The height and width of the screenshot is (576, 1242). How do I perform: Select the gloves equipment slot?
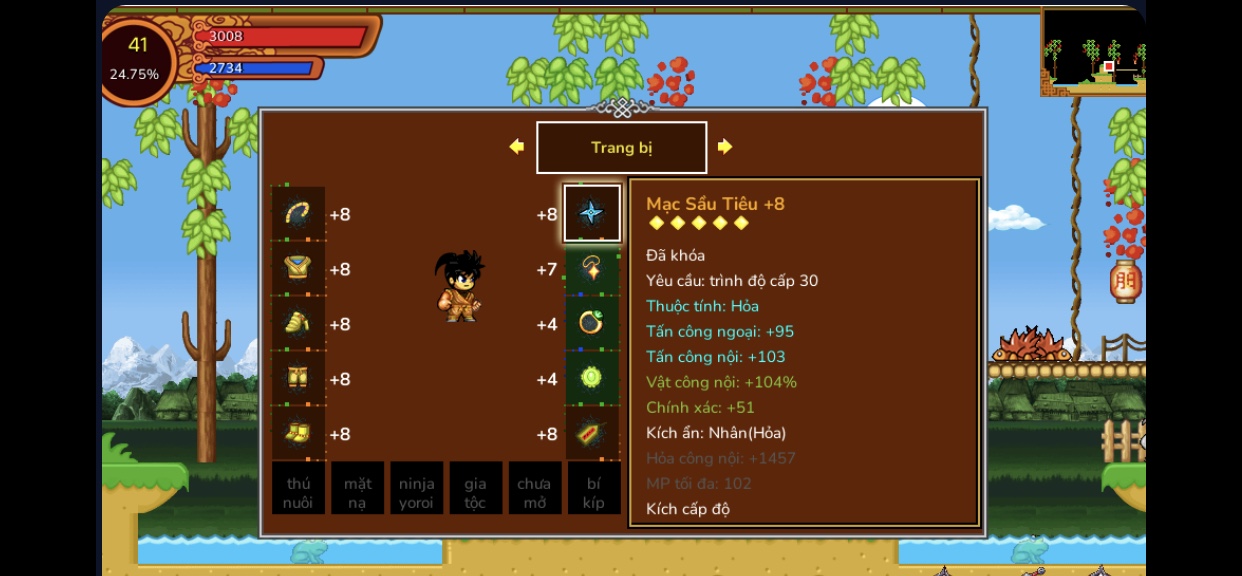coord(298,323)
